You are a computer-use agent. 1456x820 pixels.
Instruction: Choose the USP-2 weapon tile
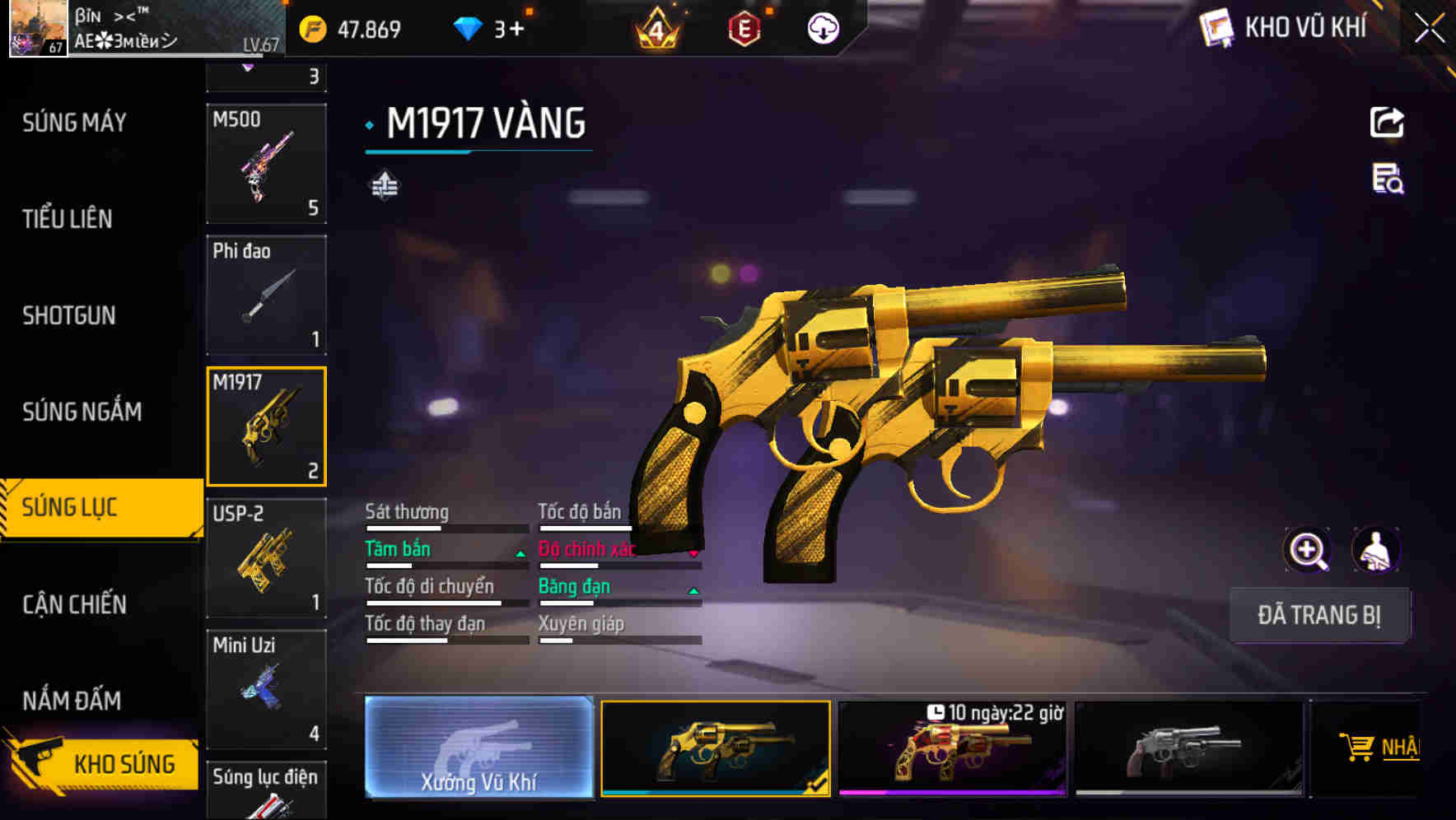pyautogui.click(x=266, y=557)
